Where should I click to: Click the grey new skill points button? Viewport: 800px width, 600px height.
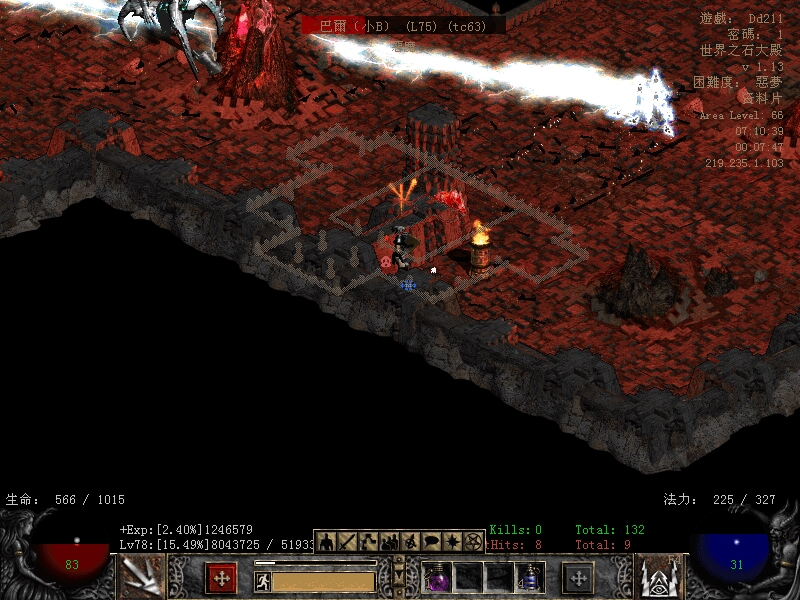[x=578, y=578]
